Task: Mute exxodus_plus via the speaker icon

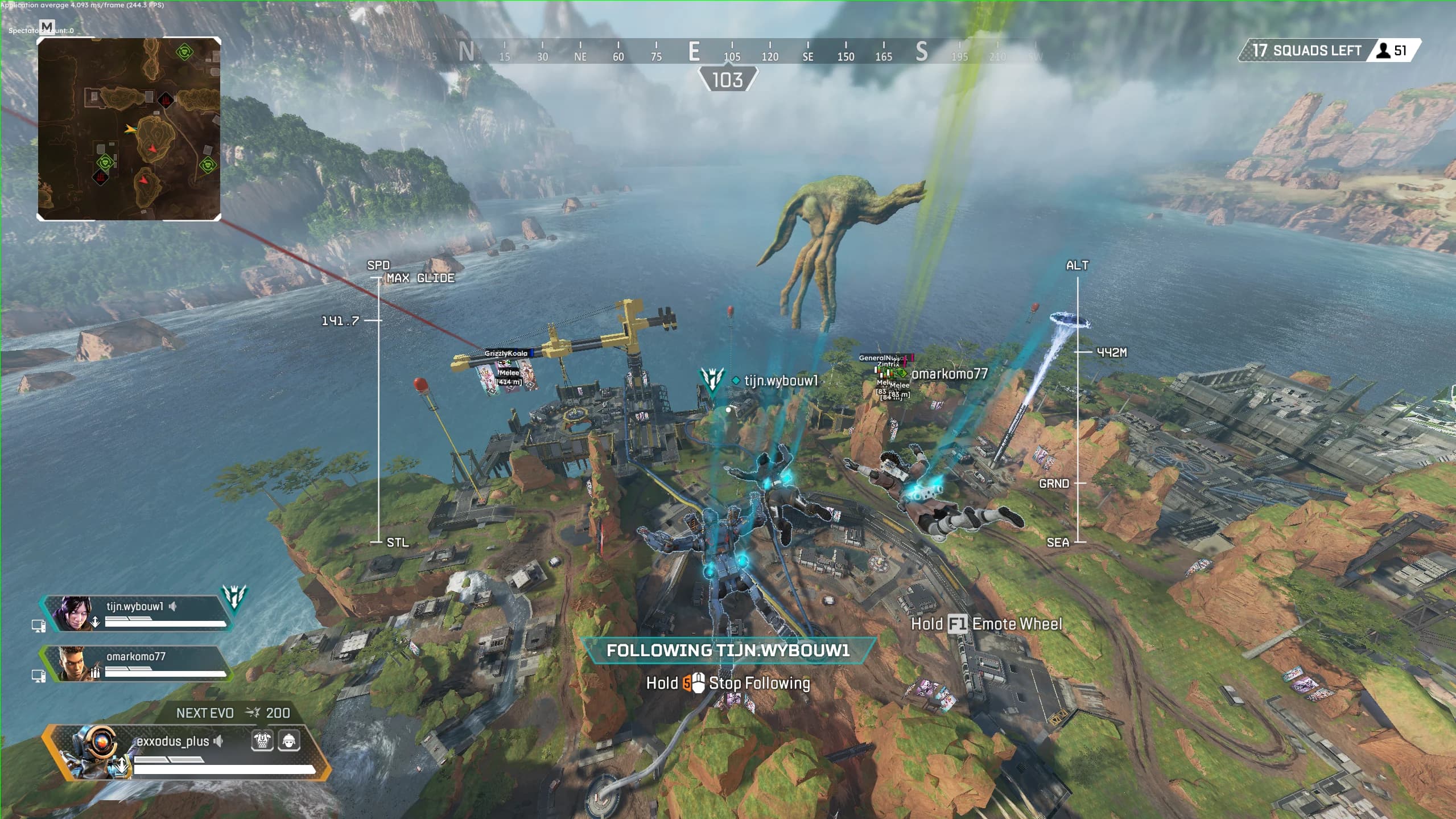Action: tap(218, 742)
